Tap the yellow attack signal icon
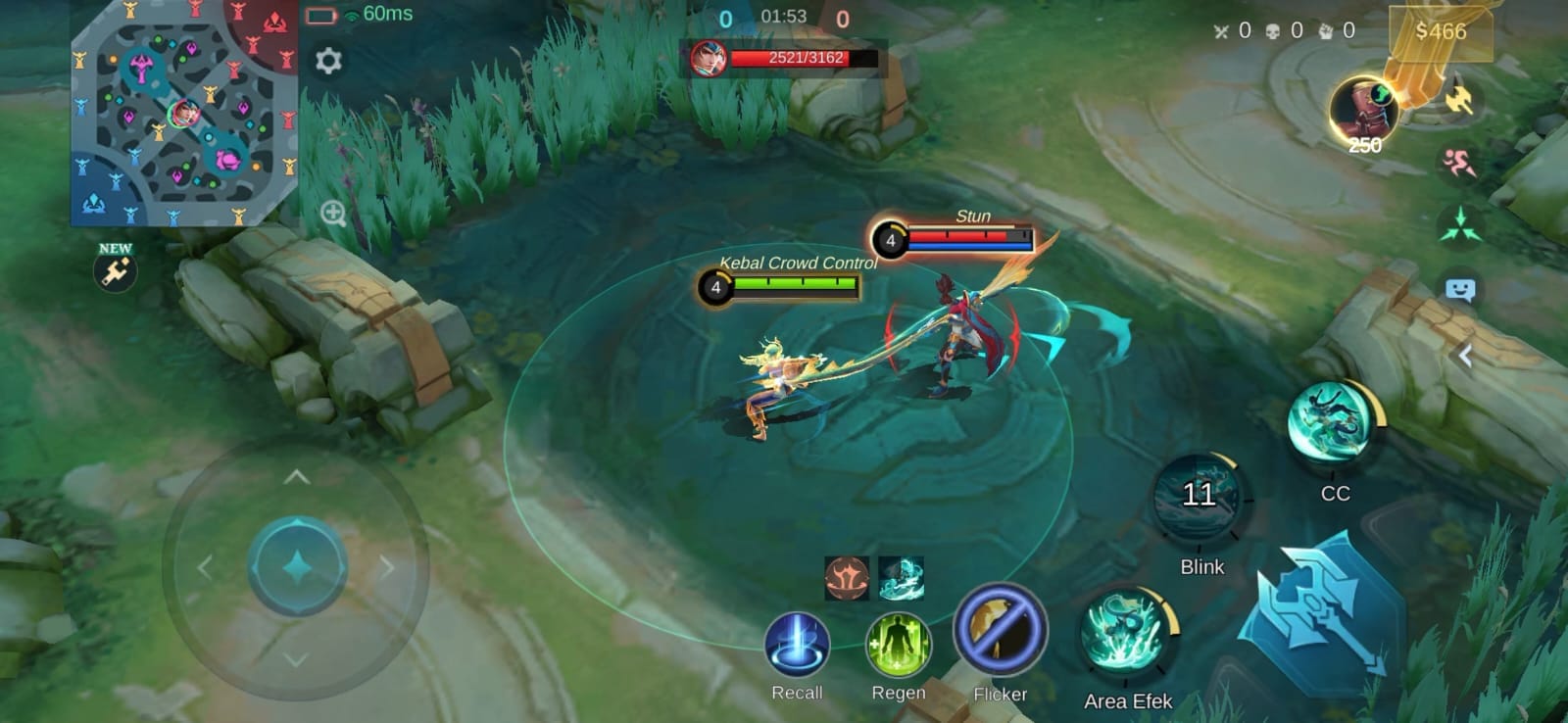Image resolution: width=1568 pixels, height=723 pixels. pos(1460,99)
